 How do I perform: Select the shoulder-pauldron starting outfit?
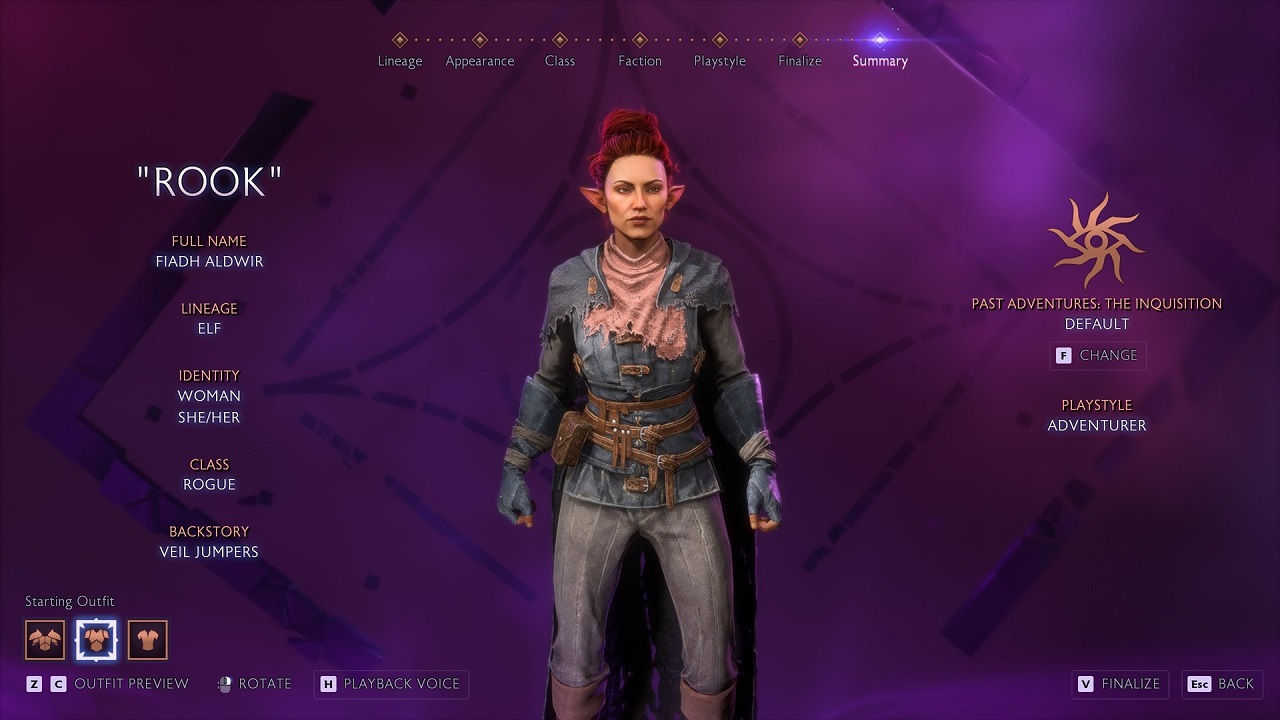44,638
